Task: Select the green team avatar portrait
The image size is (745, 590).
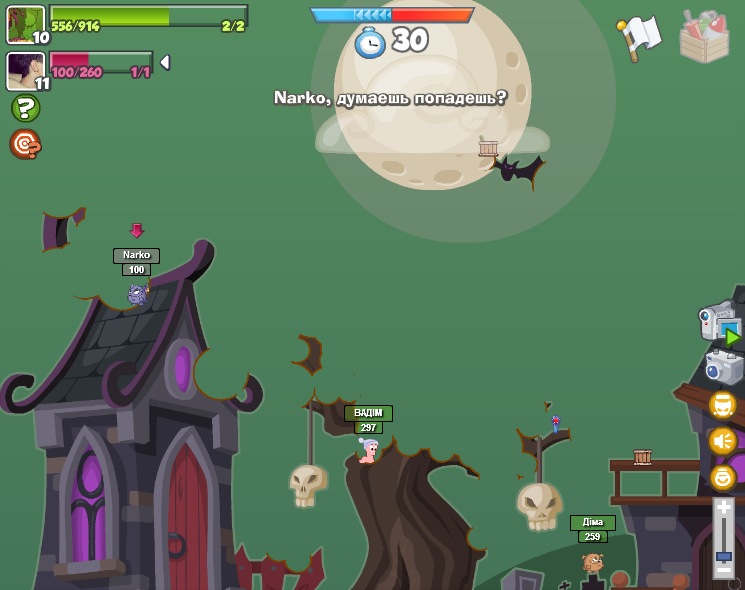Action: click(x=25, y=24)
